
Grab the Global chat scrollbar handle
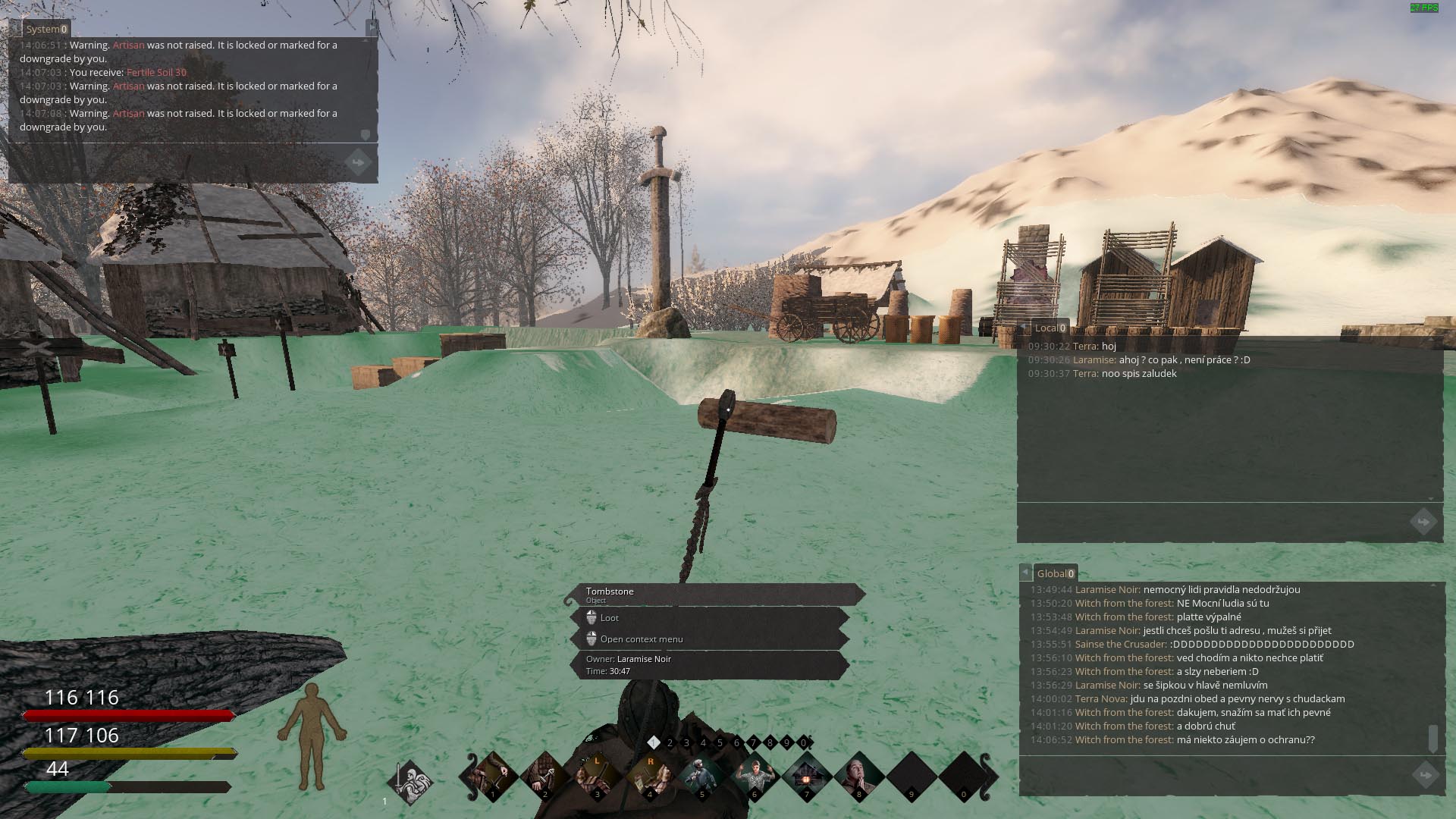click(x=1432, y=738)
